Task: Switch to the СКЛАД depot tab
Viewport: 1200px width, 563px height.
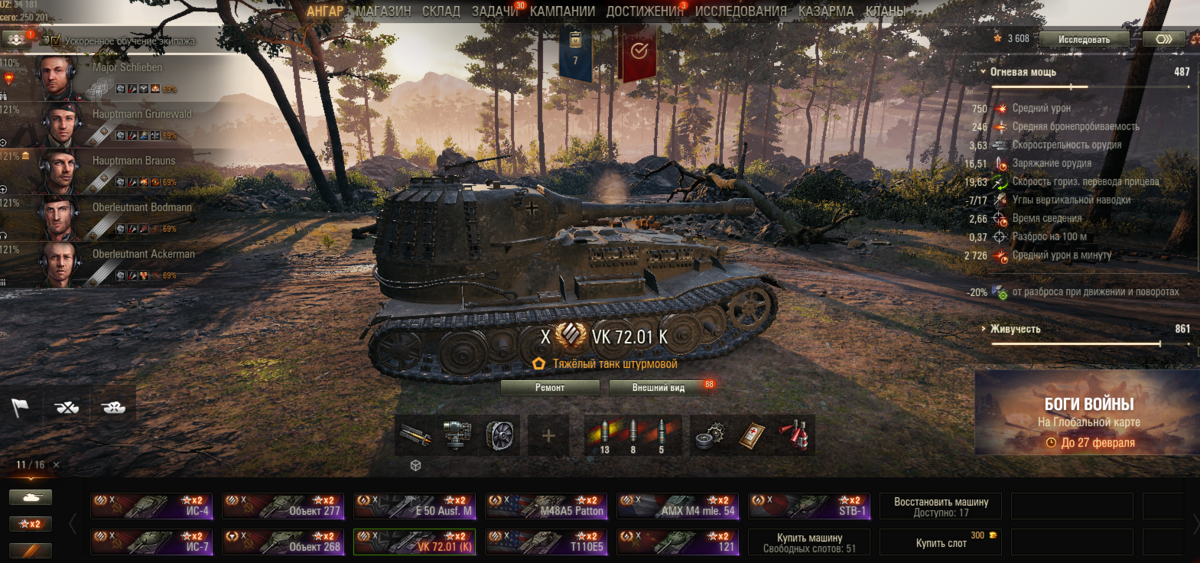Action: pyautogui.click(x=441, y=11)
